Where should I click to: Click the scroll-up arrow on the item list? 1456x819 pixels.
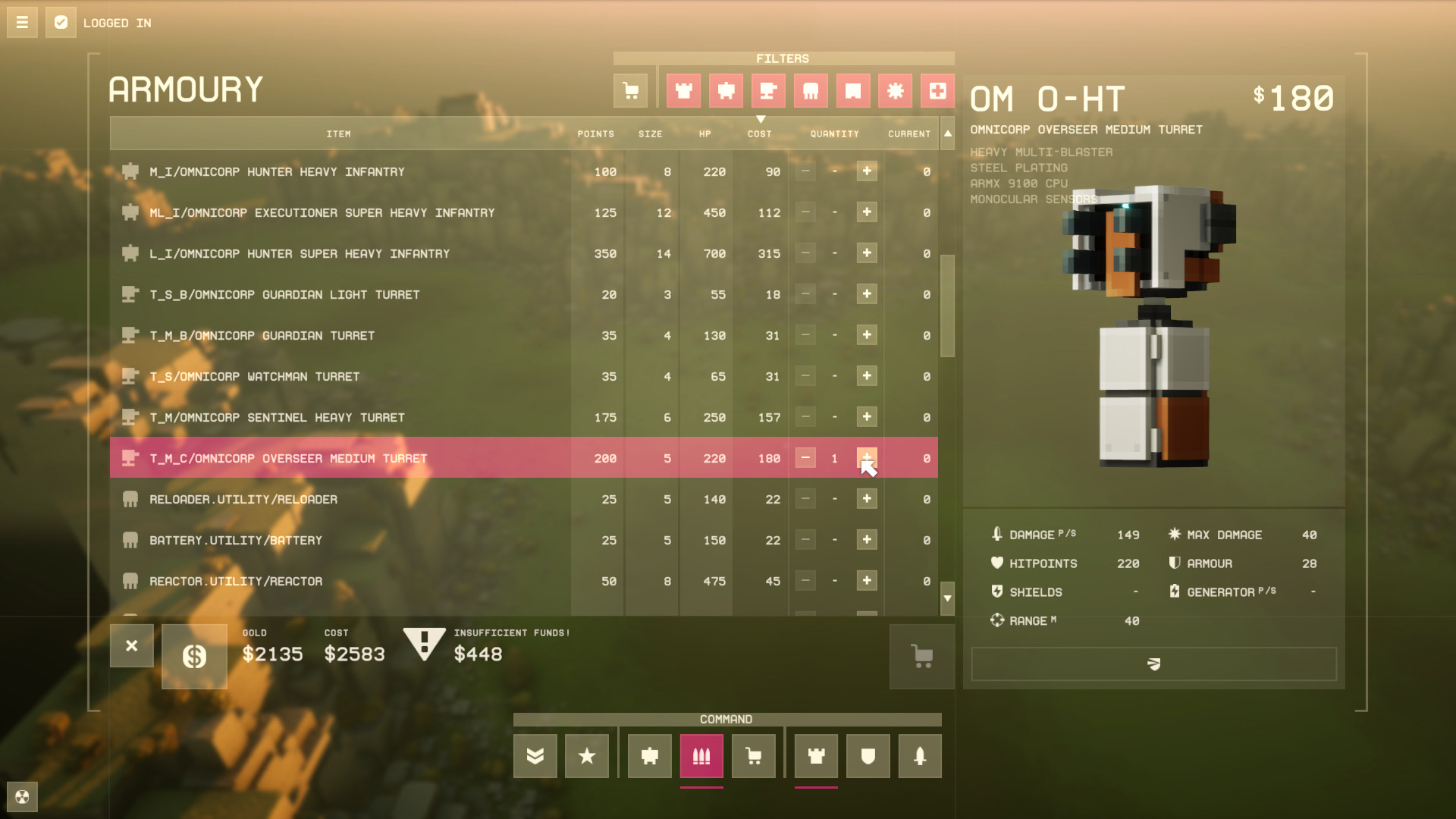[947, 133]
